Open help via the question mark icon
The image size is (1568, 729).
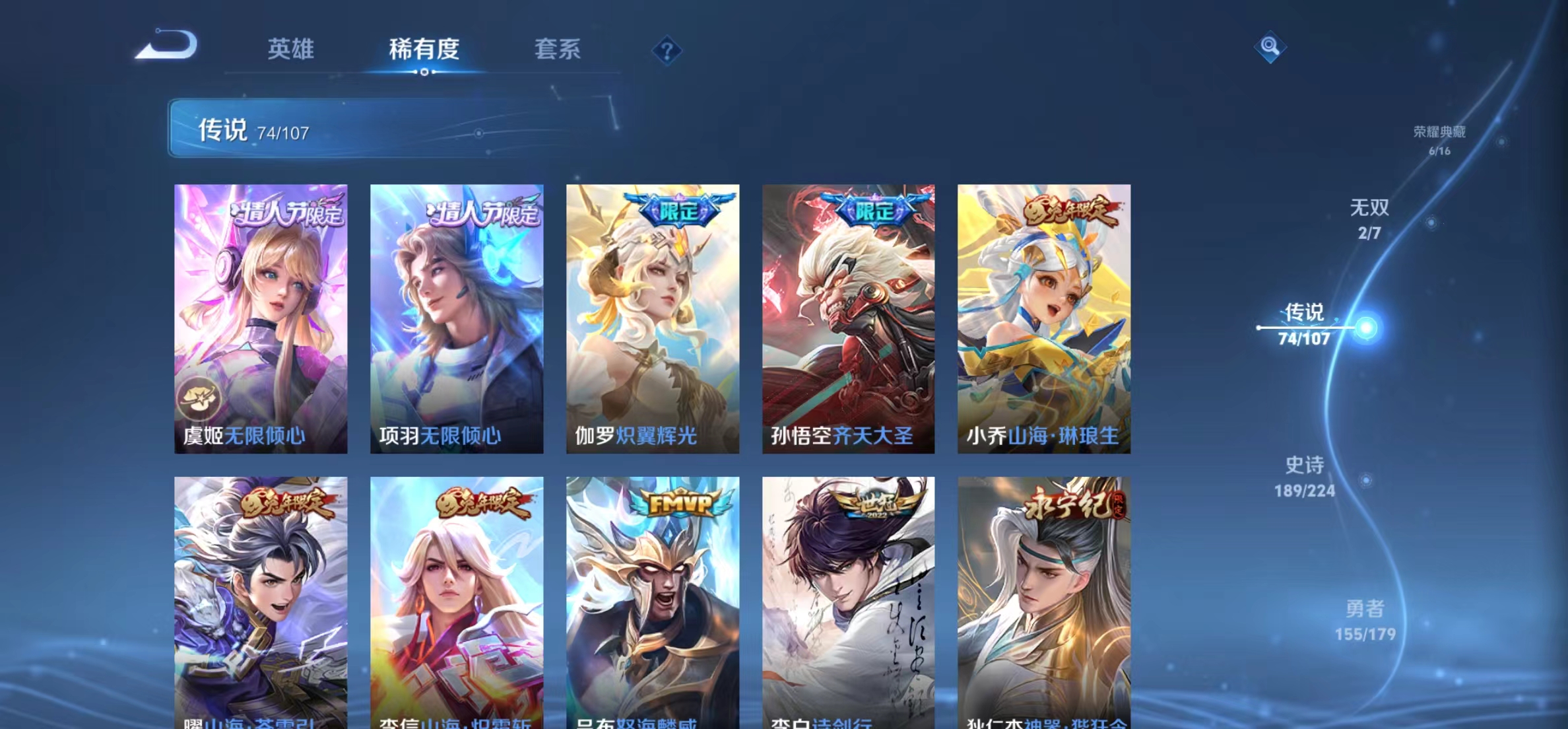(x=669, y=50)
